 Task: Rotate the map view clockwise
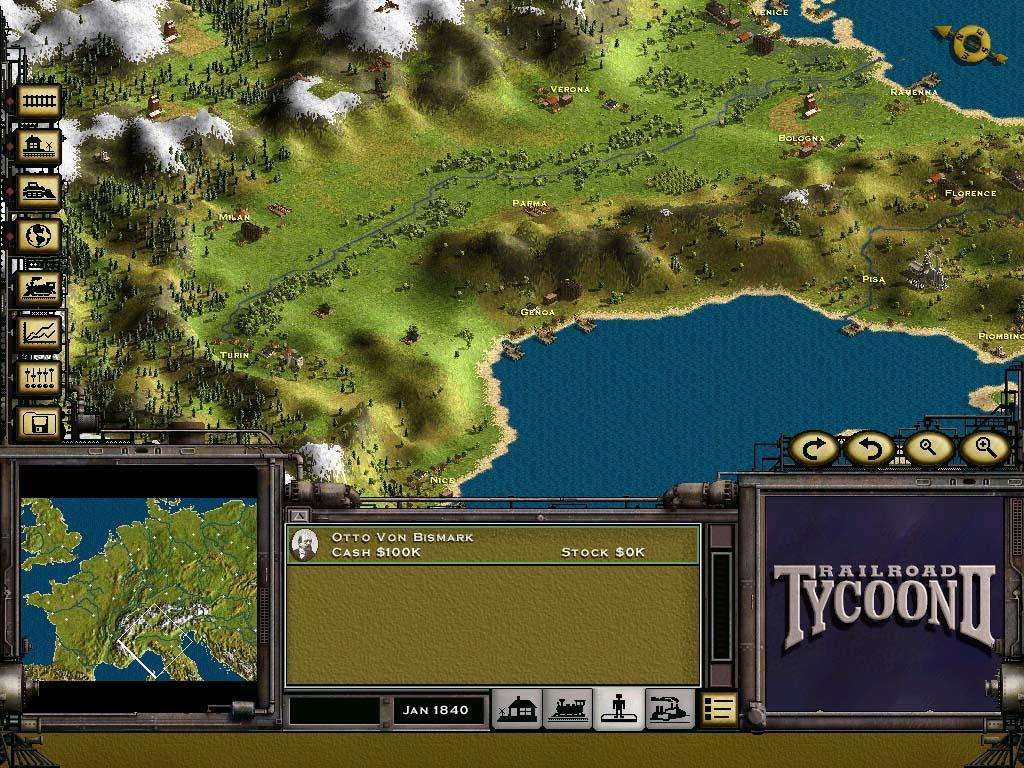[814, 449]
